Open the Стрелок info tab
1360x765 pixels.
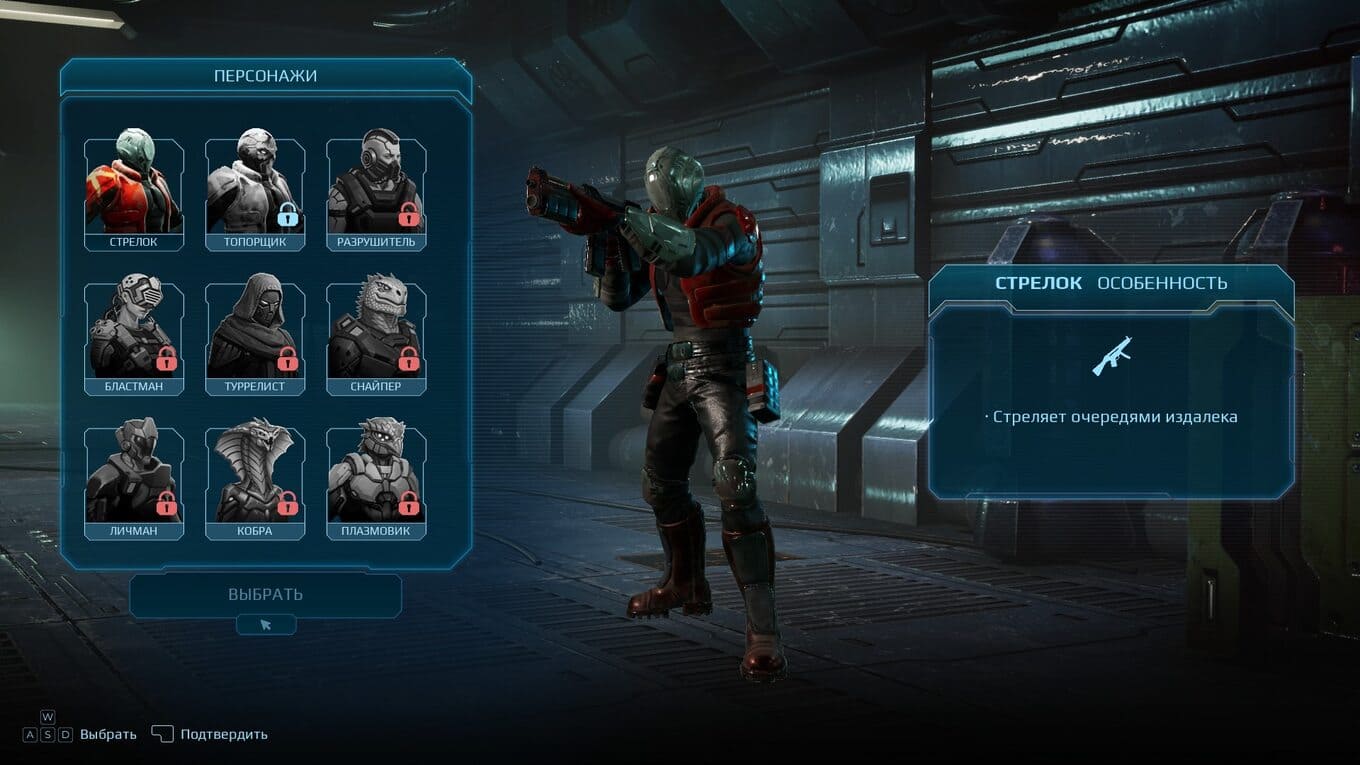(1038, 283)
